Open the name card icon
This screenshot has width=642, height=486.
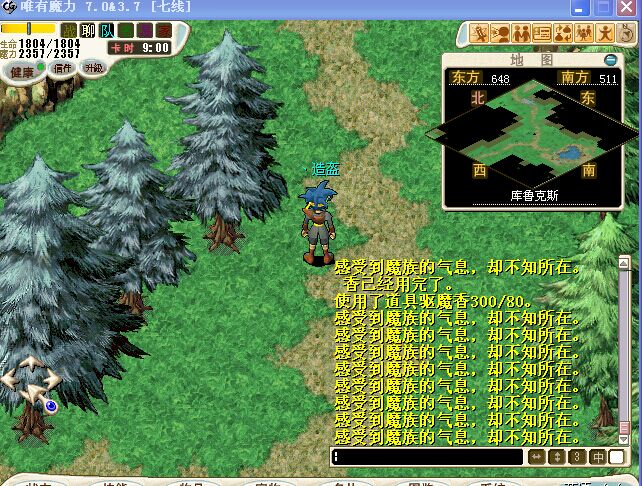click(542, 34)
